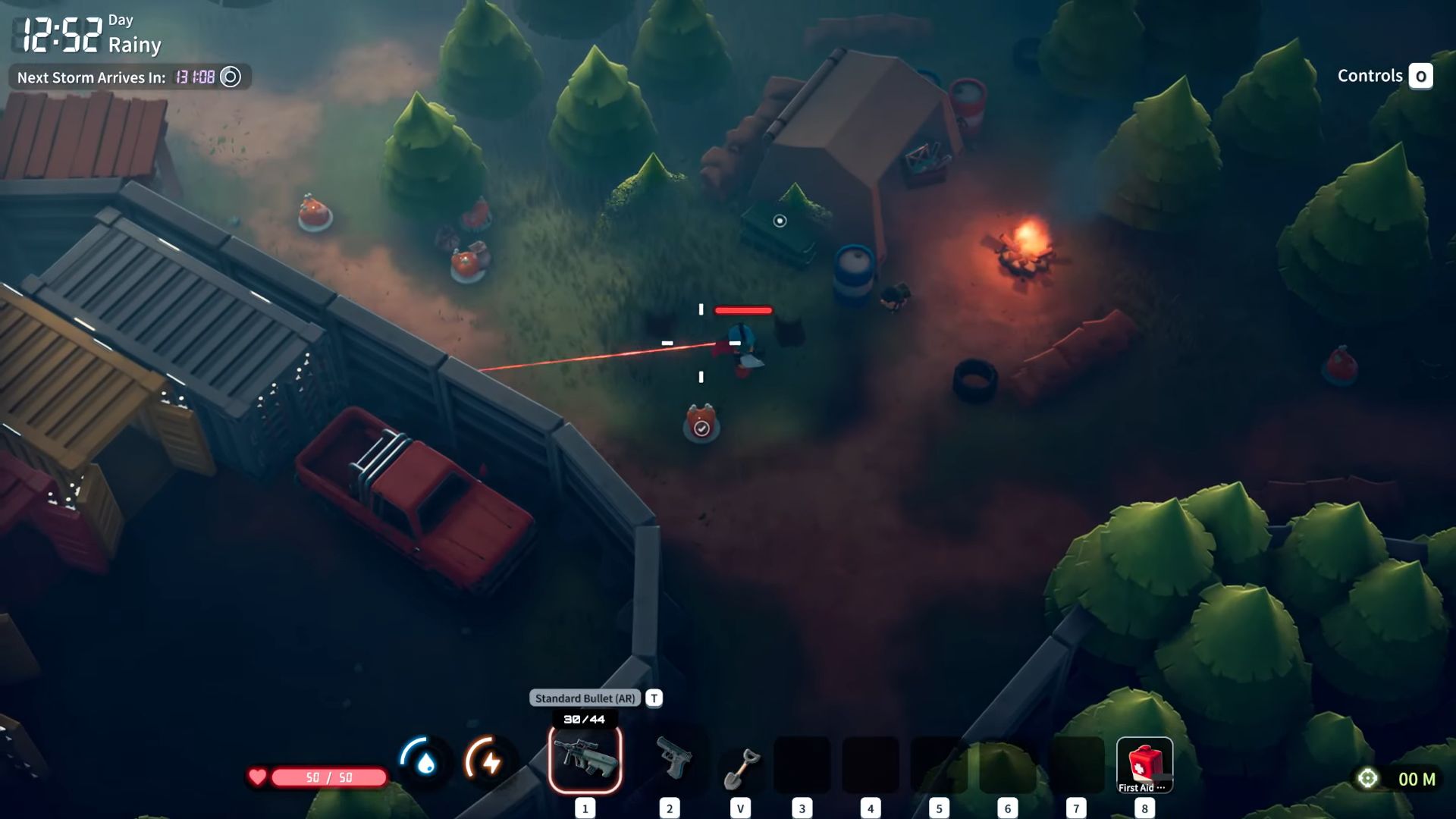The image size is (1456, 819).
Task: Click the 30/44 ammo counter
Action: [584, 719]
